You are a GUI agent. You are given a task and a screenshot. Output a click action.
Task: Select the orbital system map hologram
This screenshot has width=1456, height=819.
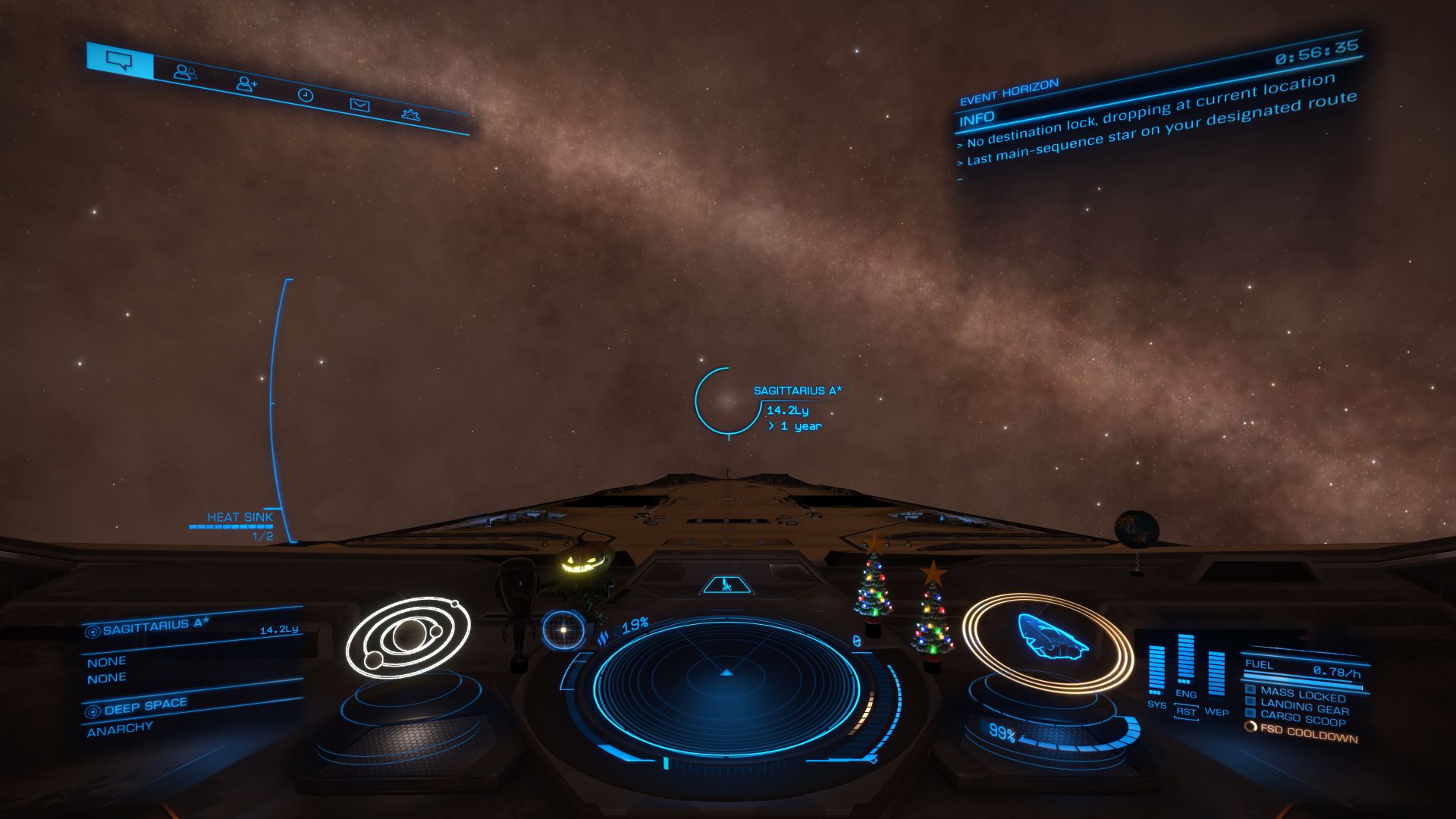coord(407,637)
